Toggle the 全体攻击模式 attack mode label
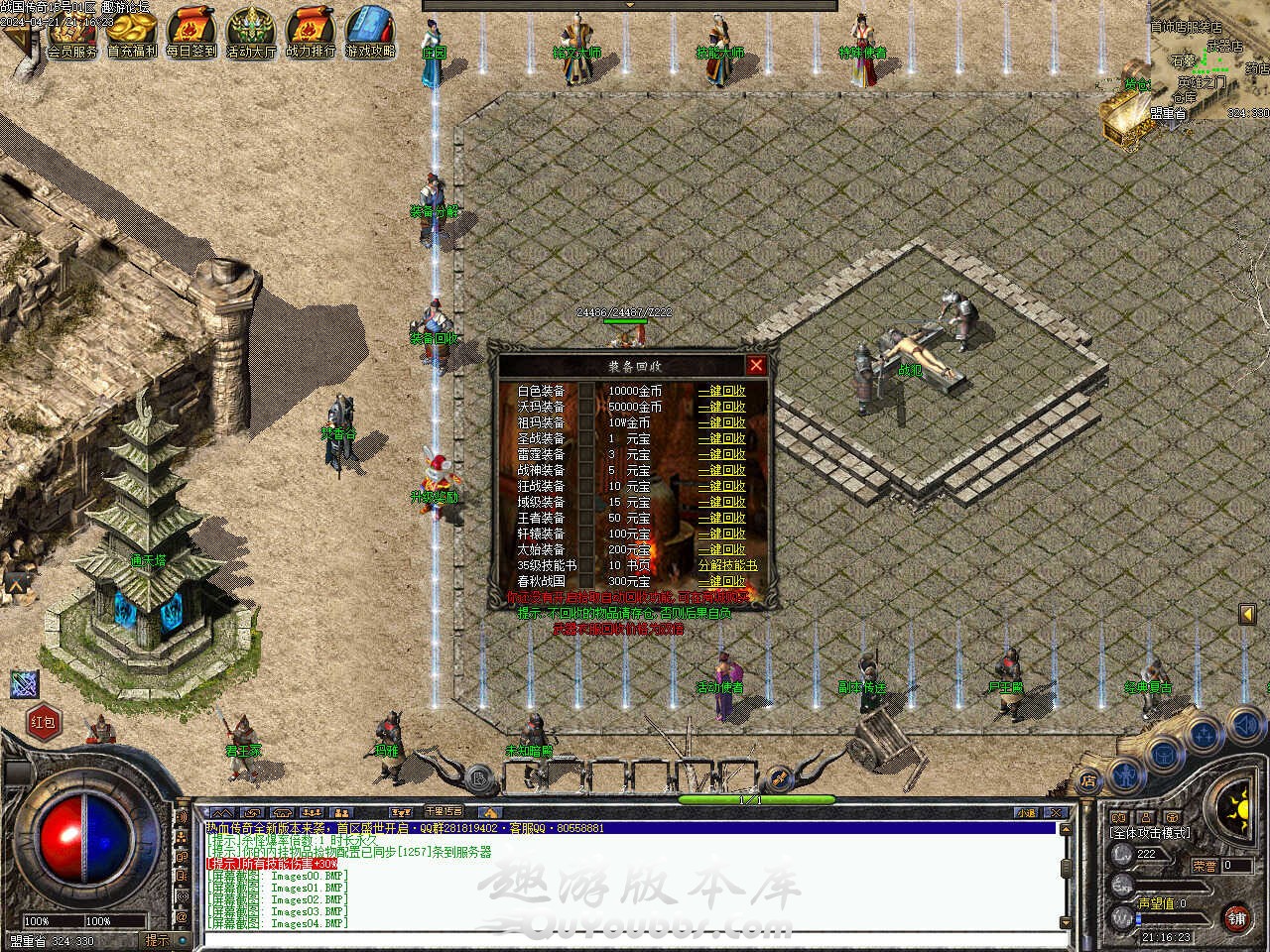This screenshot has width=1270, height=952. pos(1151,833)
